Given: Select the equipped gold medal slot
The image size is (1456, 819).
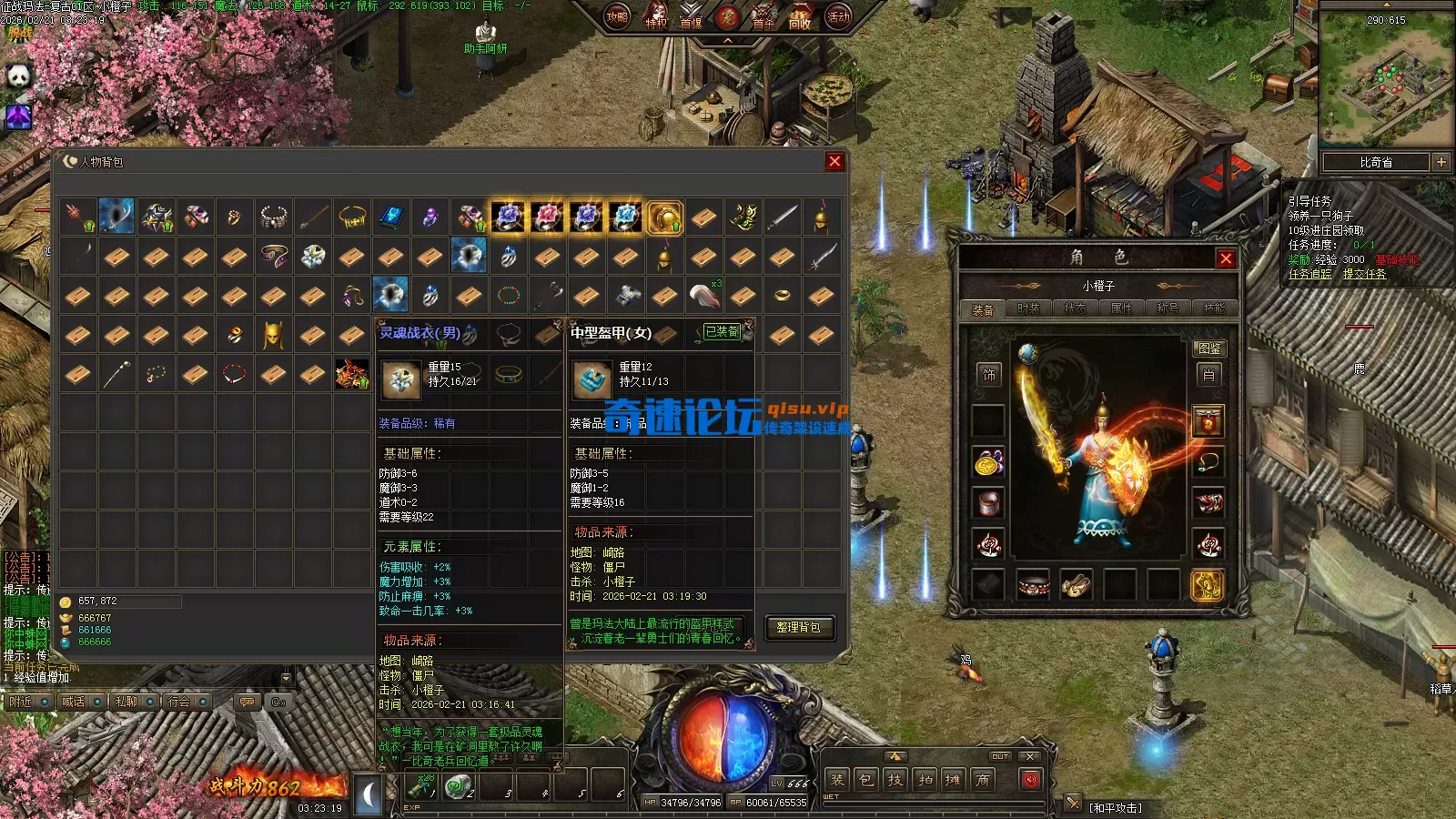Looking at the screenshot, I should click(x=988, y=462).
